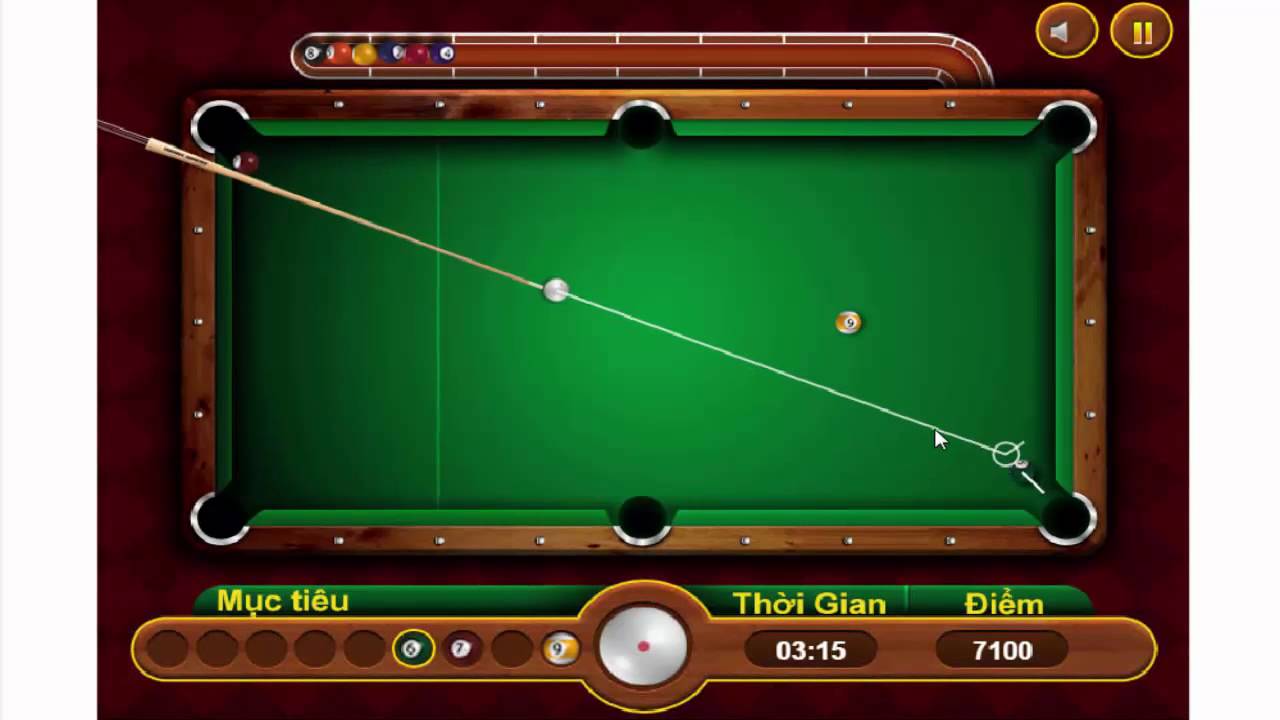The height and width of the screenshot is (720, 1280).
Task: Click the 03:15 timer display
Action: tap(809, 650)
